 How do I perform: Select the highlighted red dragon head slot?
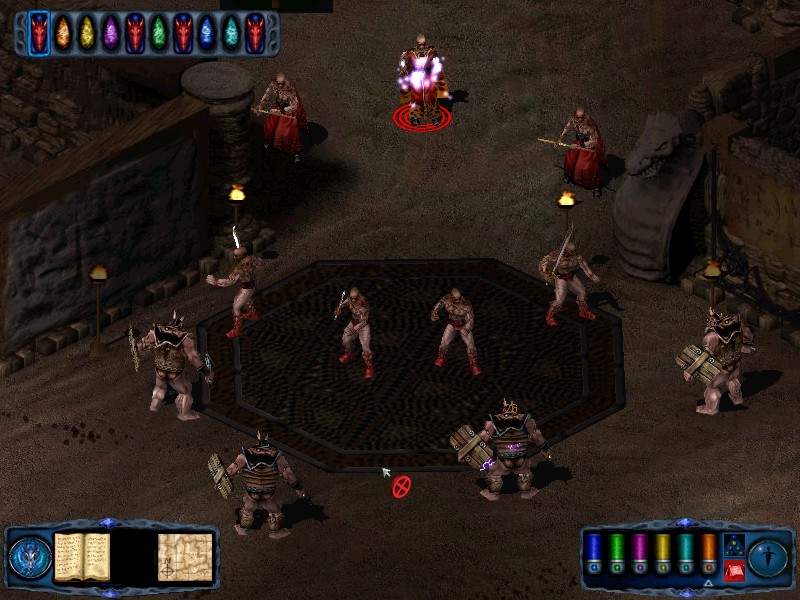pyautogui.click(x=39, y=33)
